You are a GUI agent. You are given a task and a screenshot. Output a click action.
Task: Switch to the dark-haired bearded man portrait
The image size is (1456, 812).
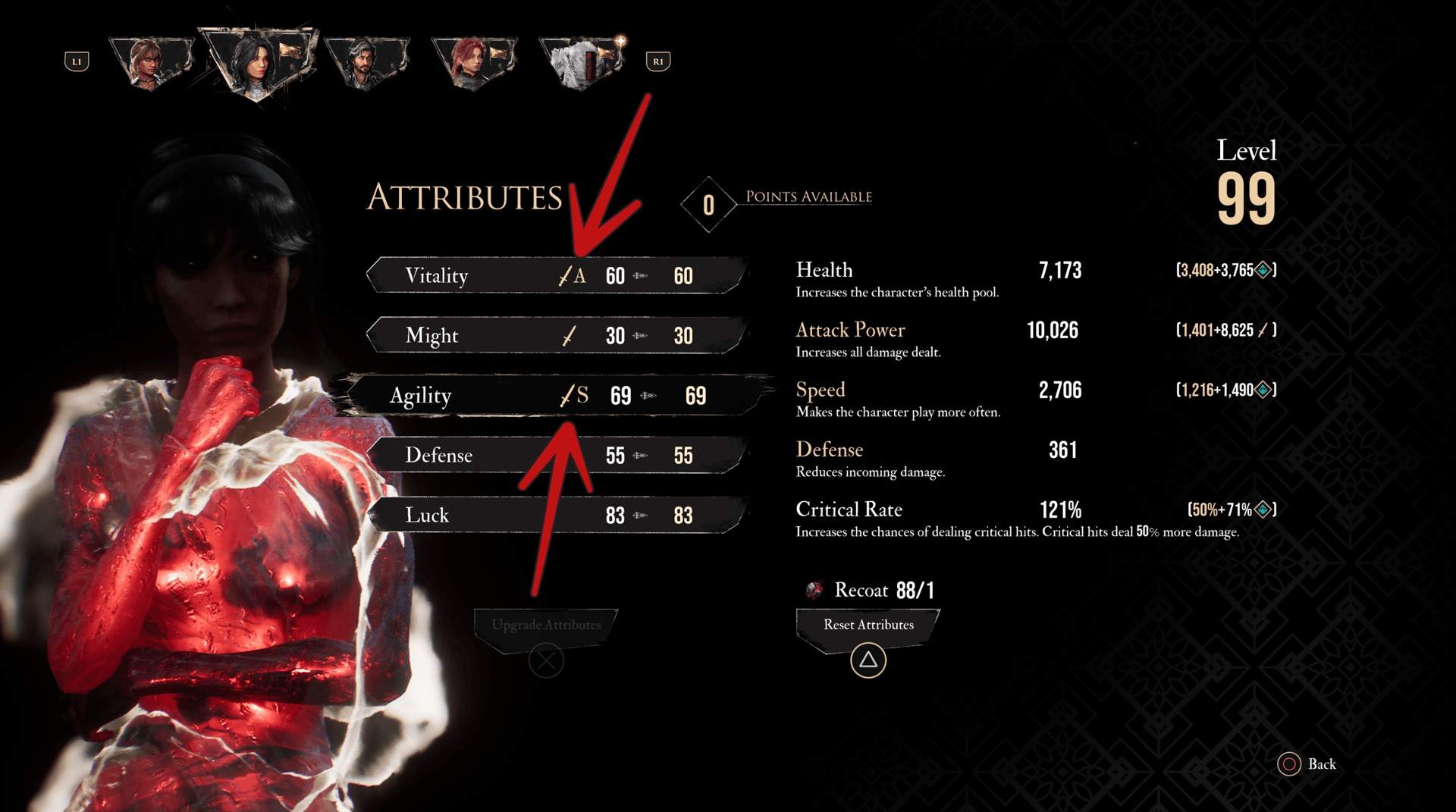point(366,62)
